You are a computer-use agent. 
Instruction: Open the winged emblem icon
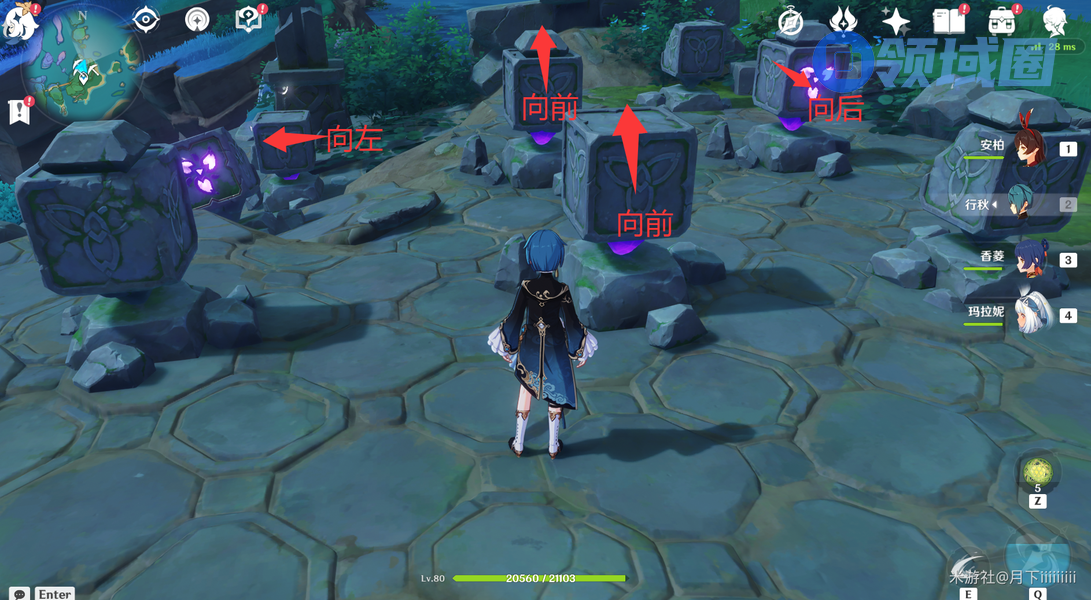coord(845,20)
